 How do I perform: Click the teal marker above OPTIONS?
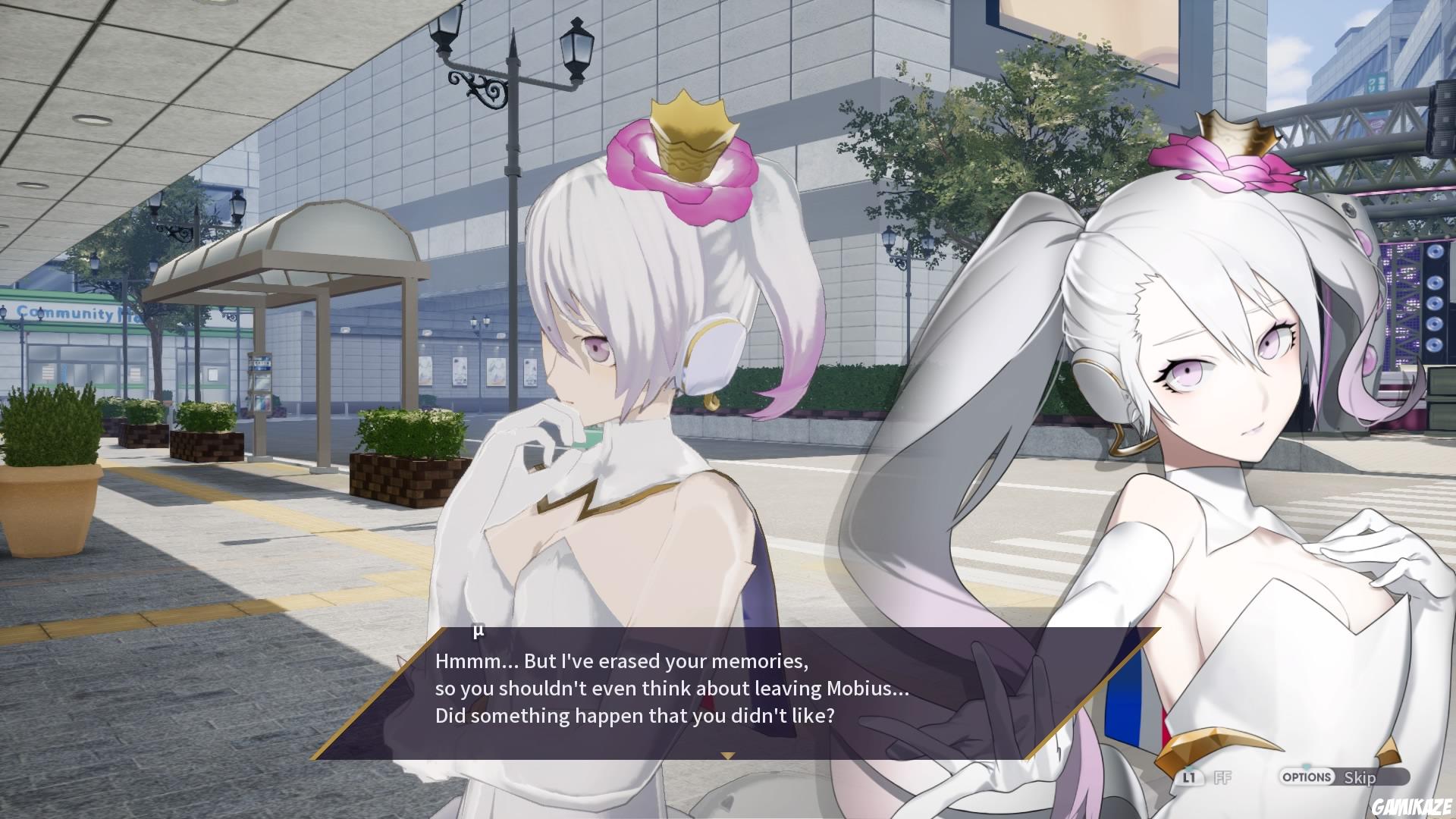coord(1306,767)
